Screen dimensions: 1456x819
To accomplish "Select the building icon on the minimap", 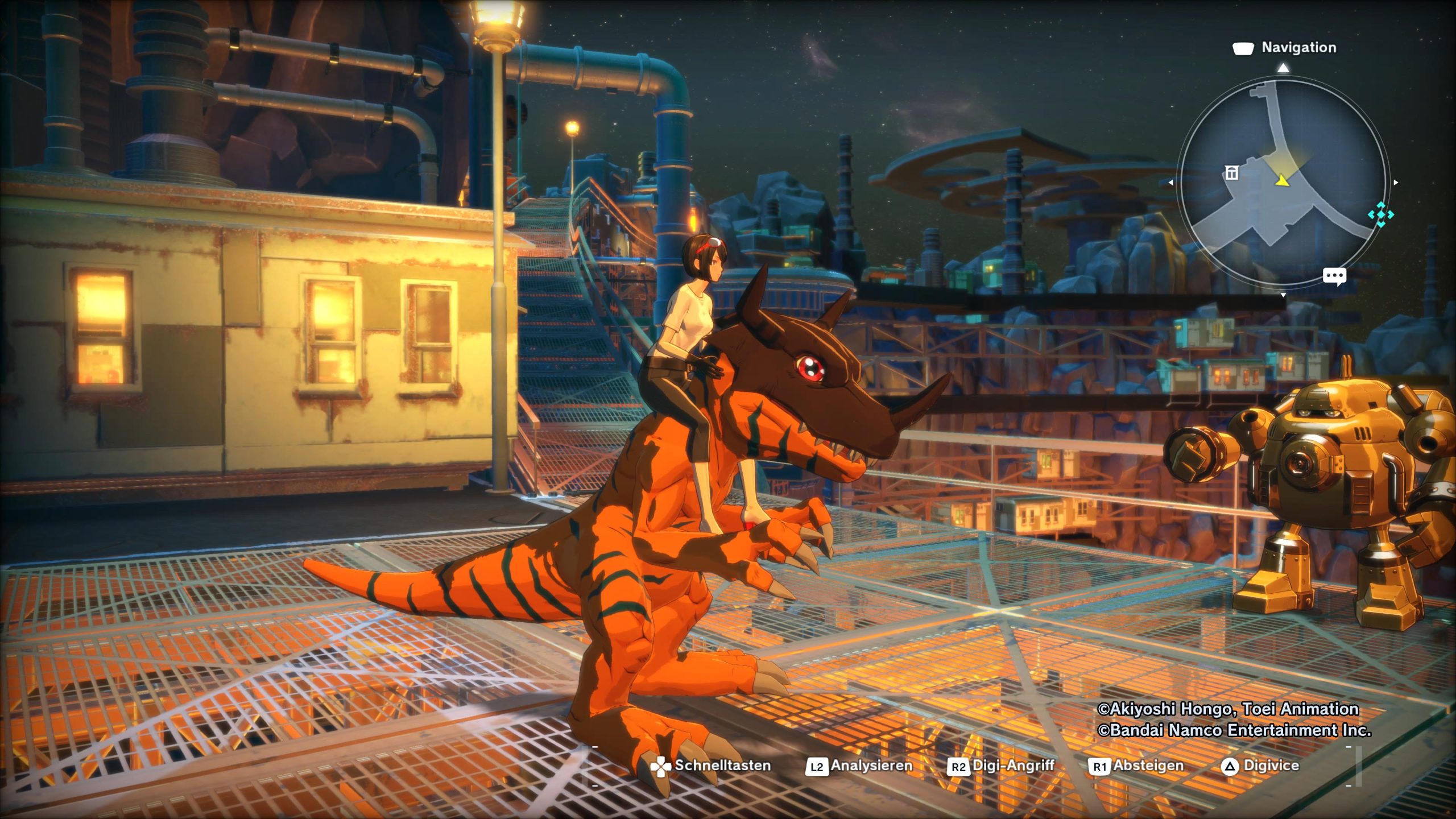I will (x=1231, y=173).
